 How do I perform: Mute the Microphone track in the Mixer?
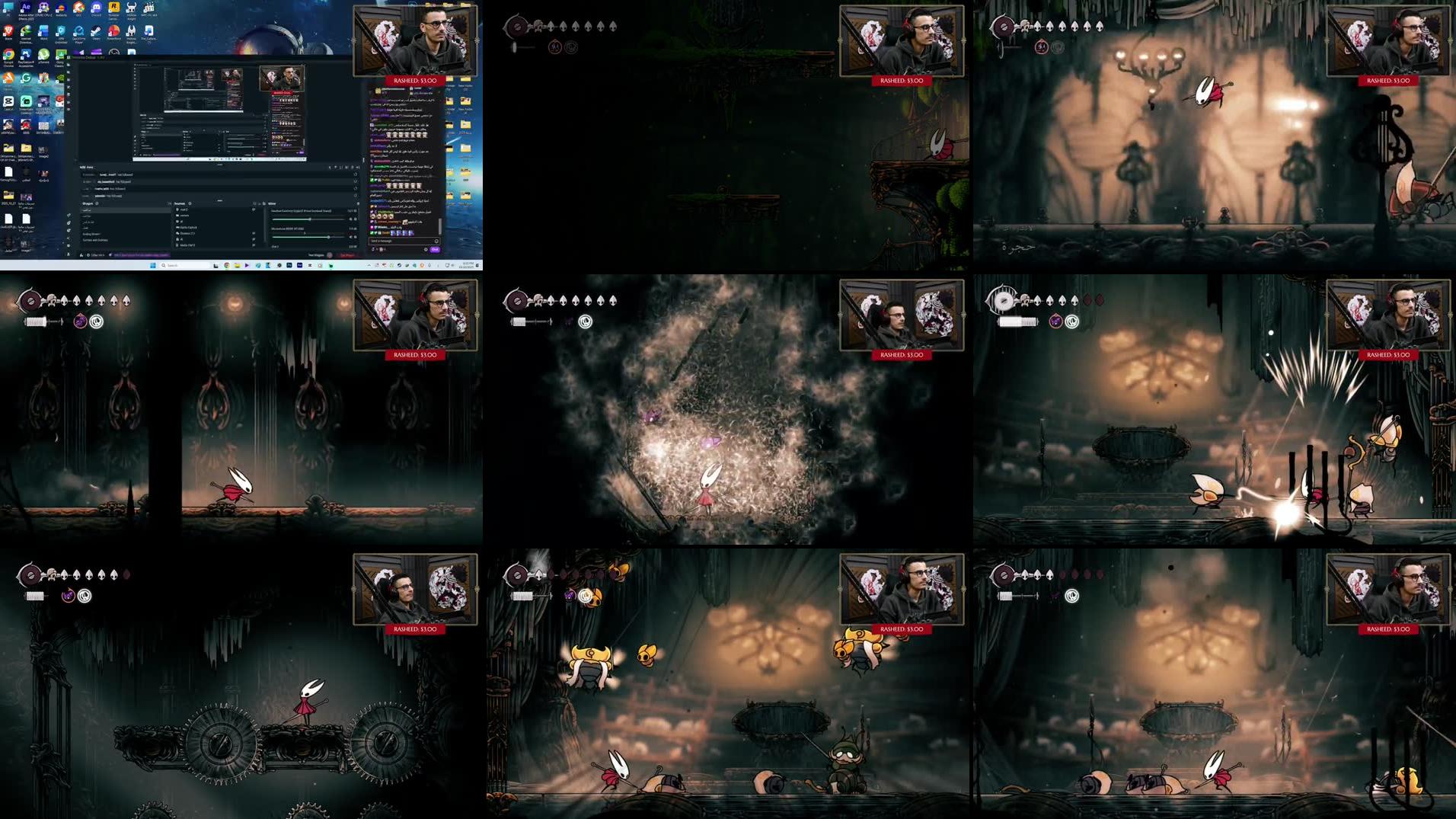pos(351,237)
